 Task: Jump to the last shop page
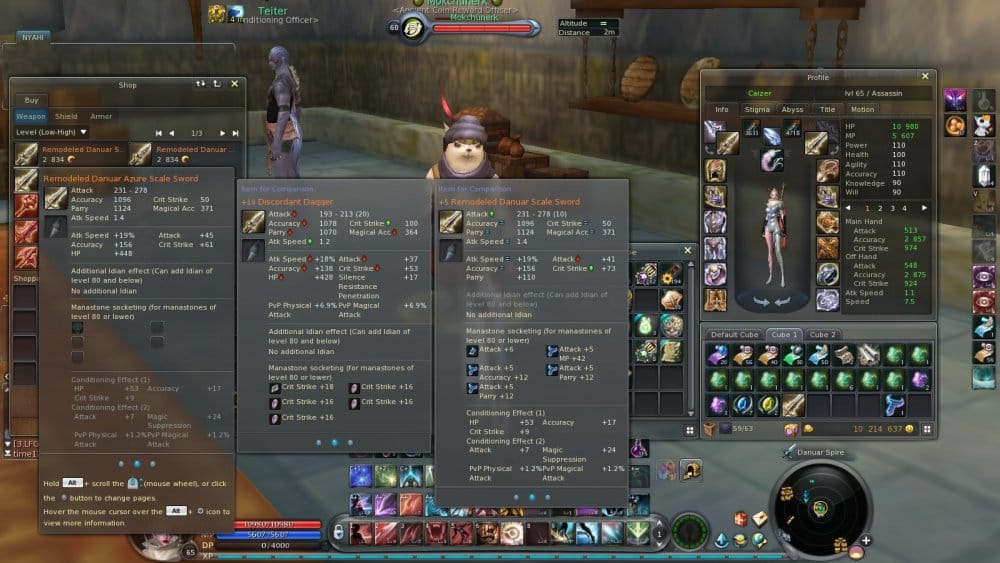[x=235, y=133]
